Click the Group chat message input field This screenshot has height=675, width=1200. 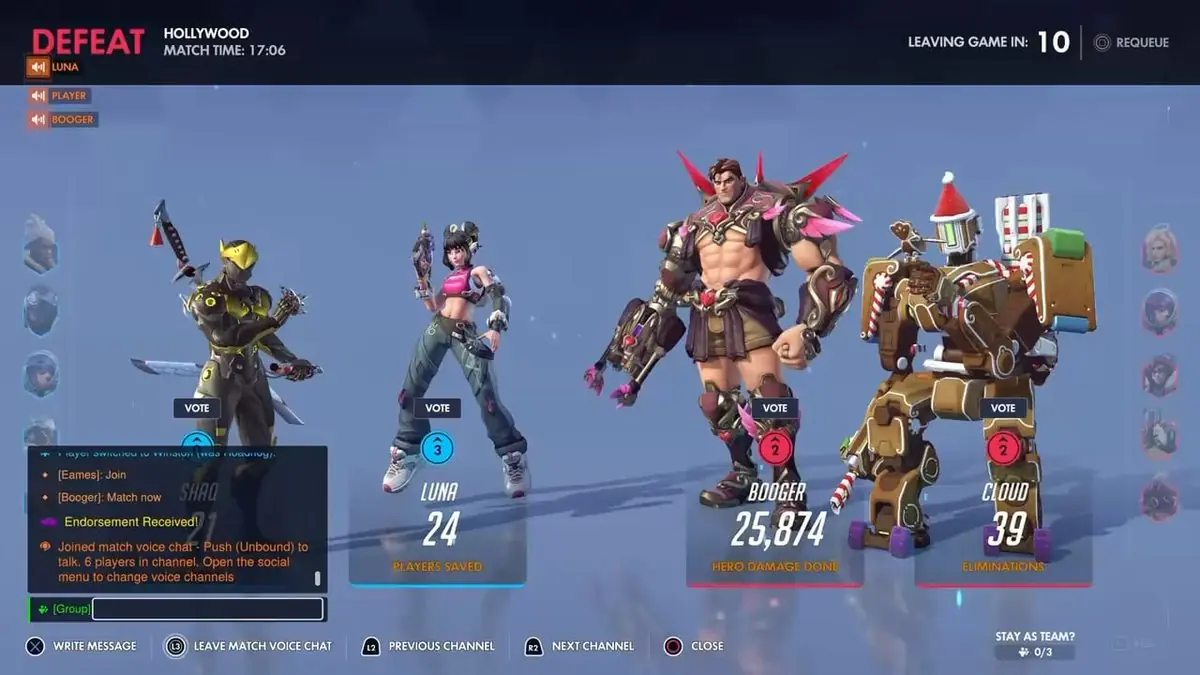click(x=207, y=608)
